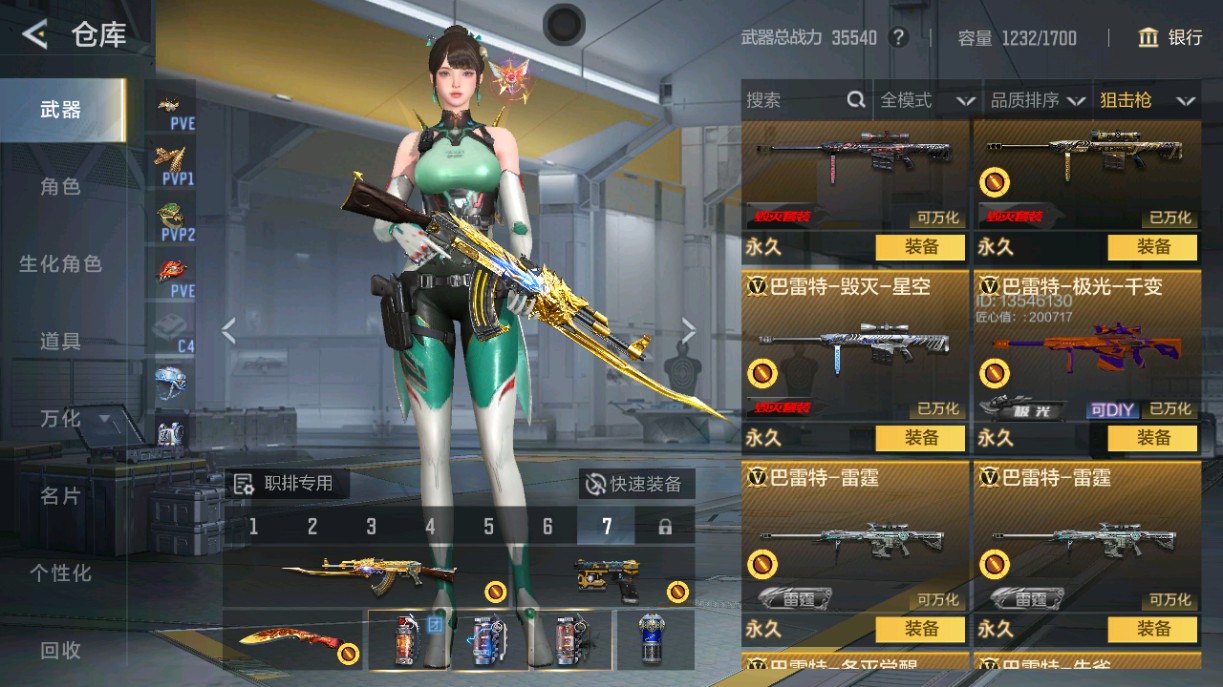Open the 生化角色 category
This screenshot has height=687, width=1223.
(x=60, y=264)
